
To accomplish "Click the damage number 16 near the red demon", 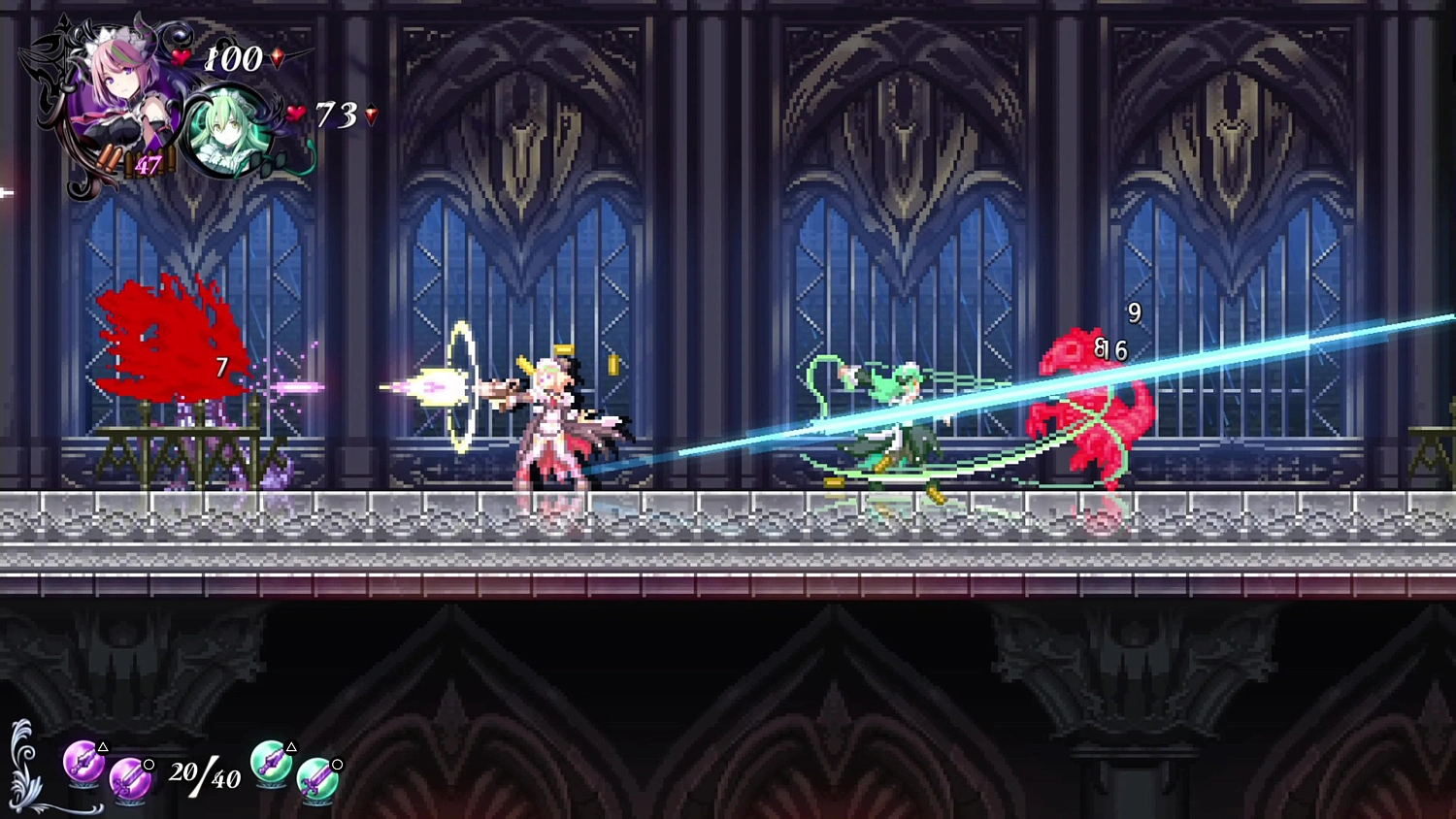I will [x=1114, y=350].
